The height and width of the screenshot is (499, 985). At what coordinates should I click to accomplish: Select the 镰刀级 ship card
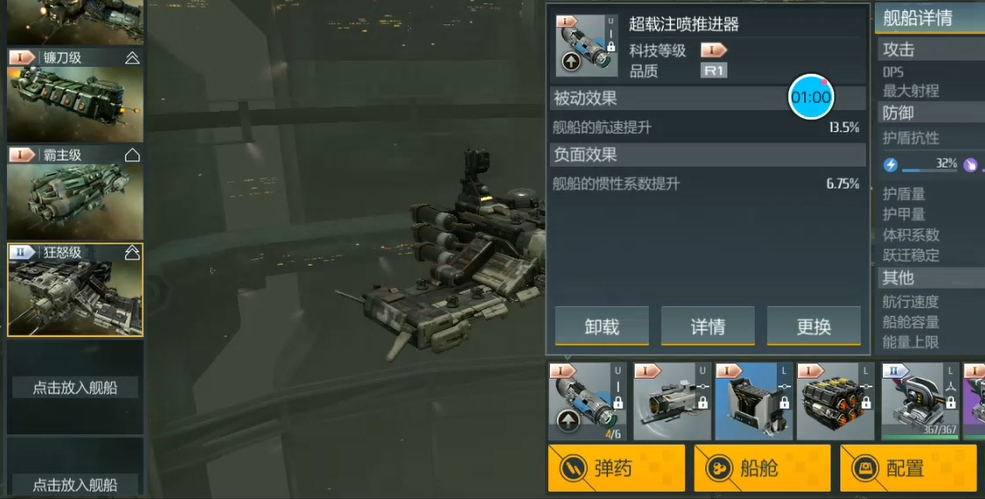point(75,96)
